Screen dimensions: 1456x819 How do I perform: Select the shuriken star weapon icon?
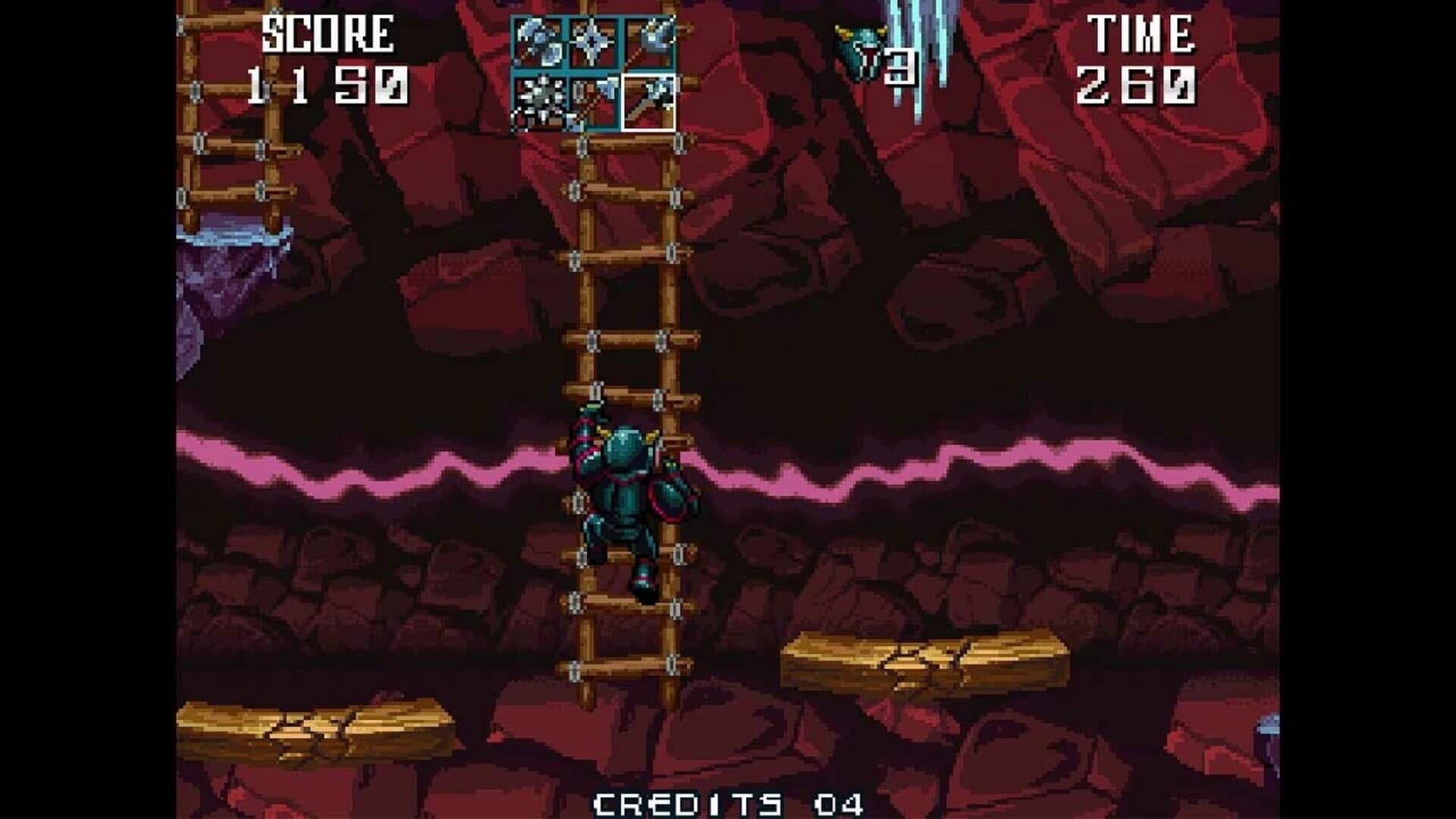click(x=595, y=42)
